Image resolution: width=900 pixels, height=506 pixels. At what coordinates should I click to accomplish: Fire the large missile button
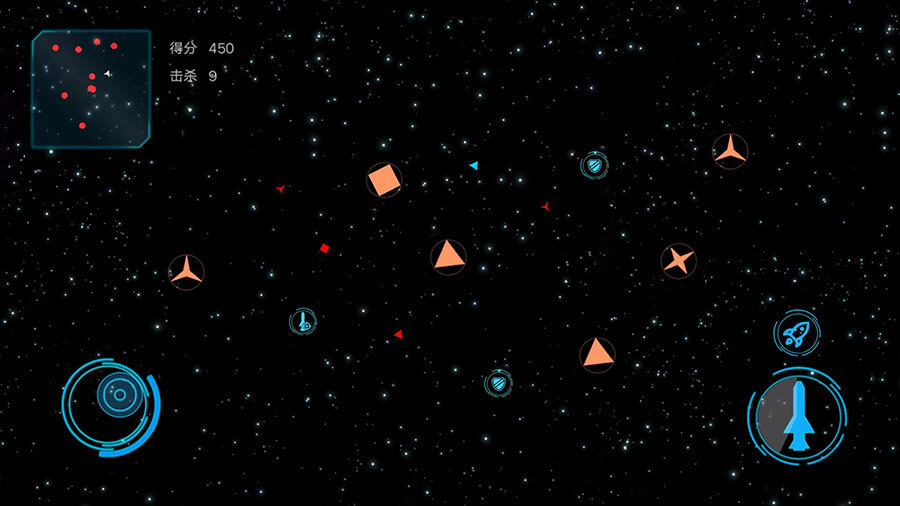[x=797, y=415]
